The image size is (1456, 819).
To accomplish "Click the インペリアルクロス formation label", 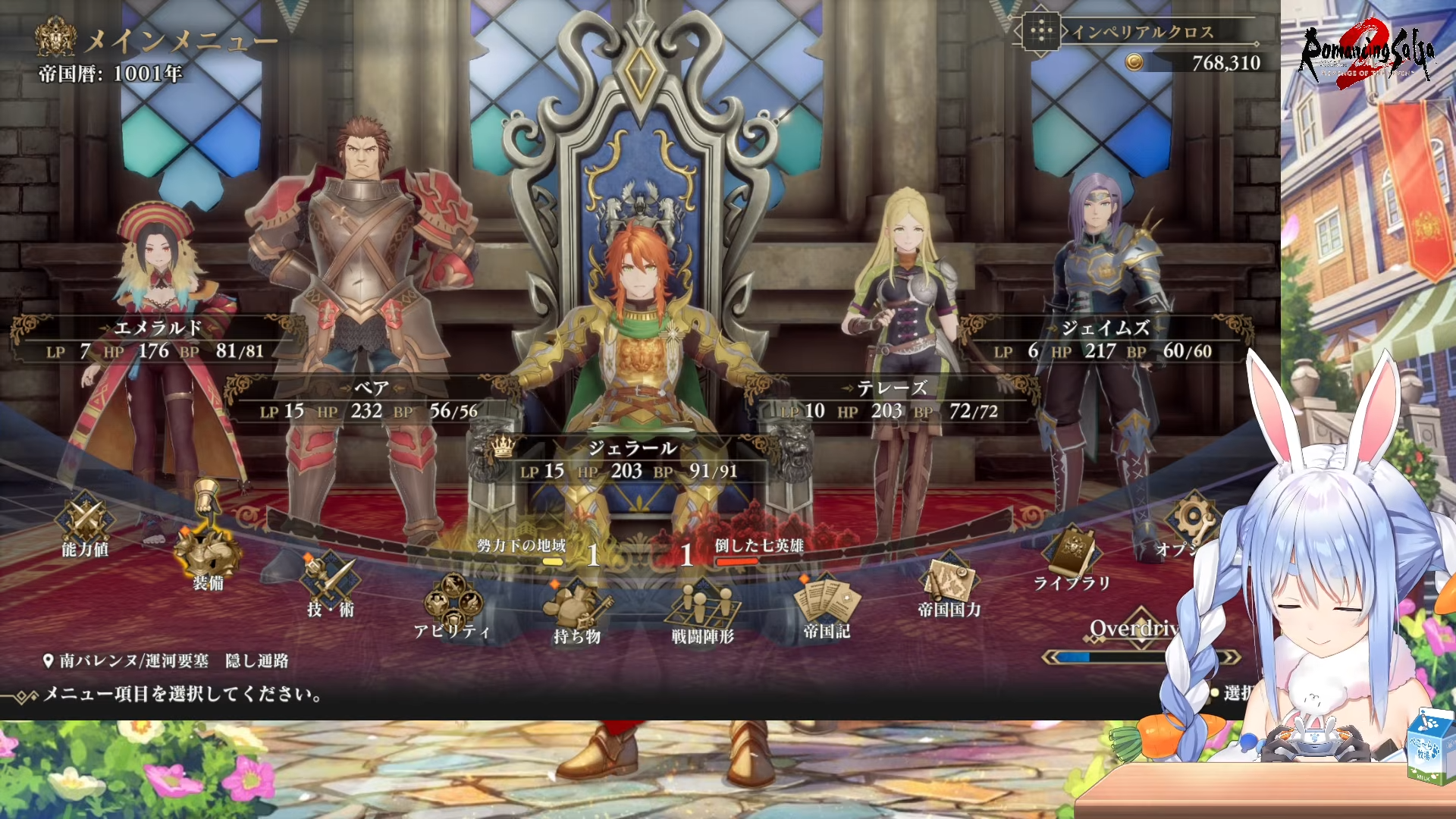I will pyautogui.click(x=1141, y=32).
